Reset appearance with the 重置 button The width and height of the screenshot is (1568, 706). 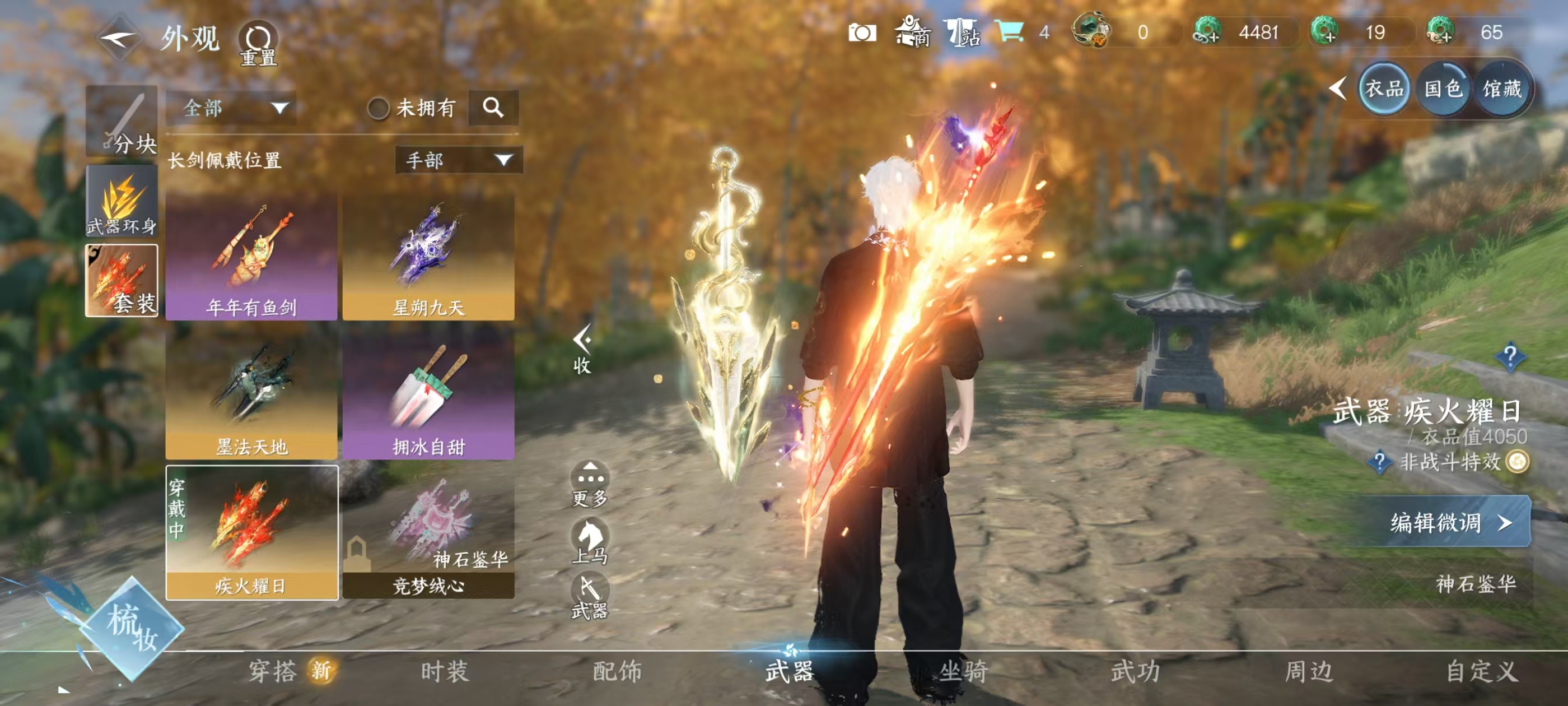point(258,44)
